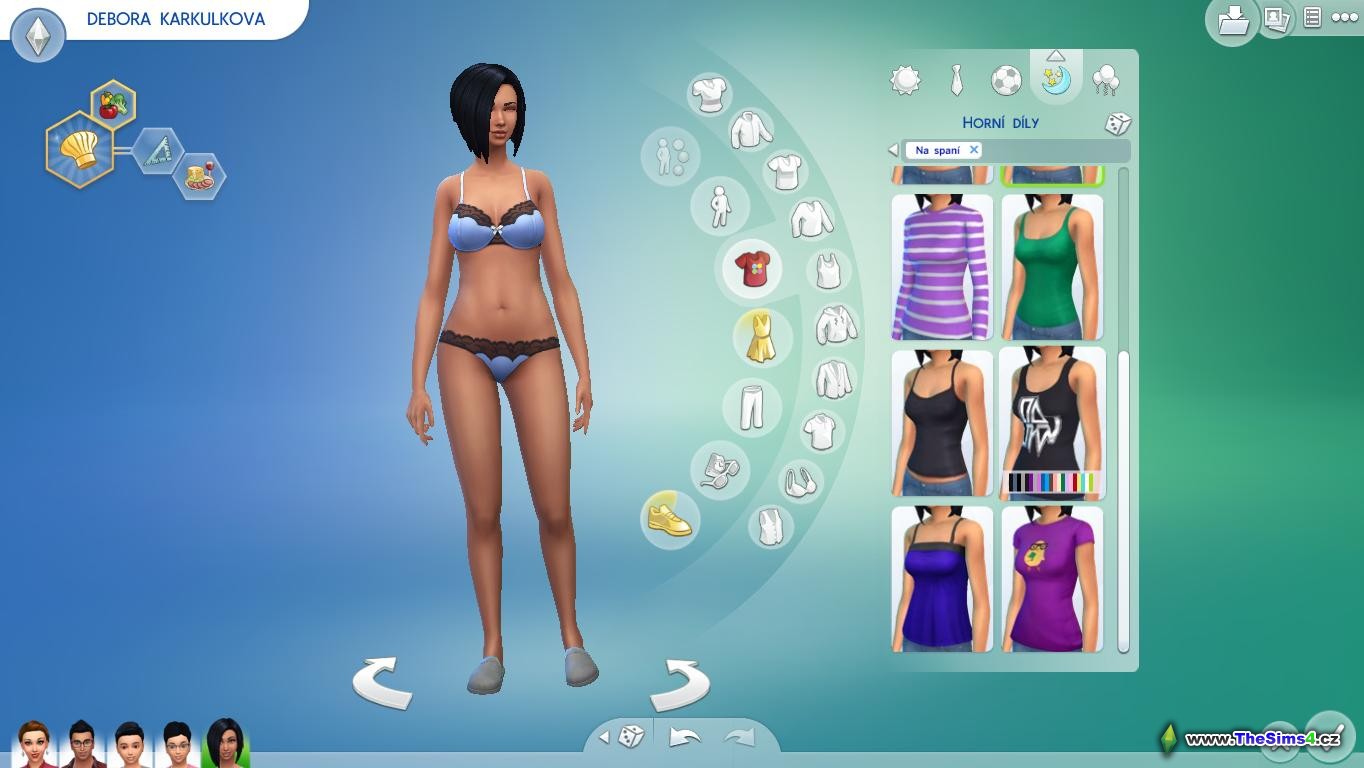Switch to the sleepwear outfit tab
The height and width of the screenshot is (768, 1364).
tap(1056, 80)
